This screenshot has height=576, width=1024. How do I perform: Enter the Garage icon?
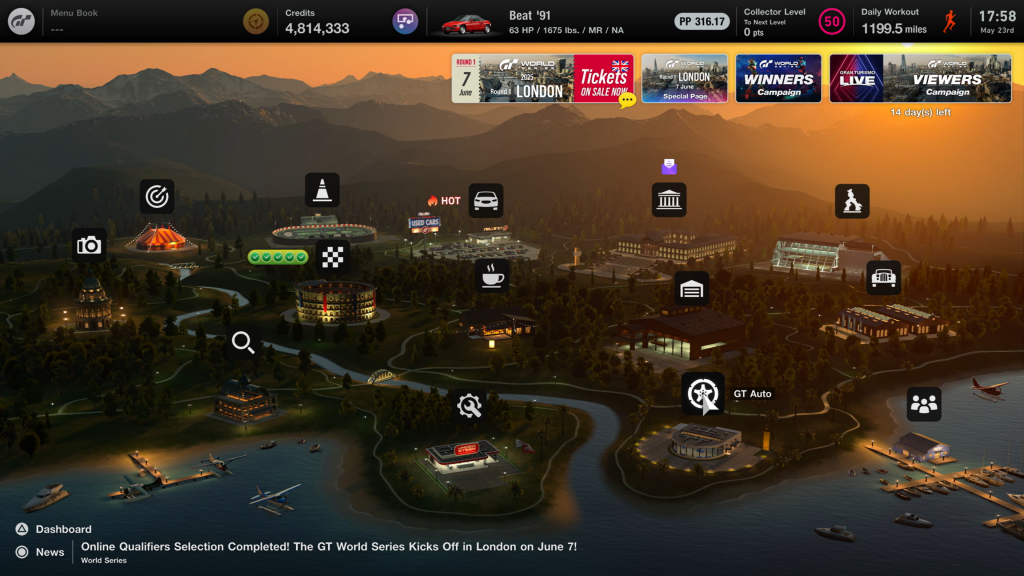pos(691,289)
